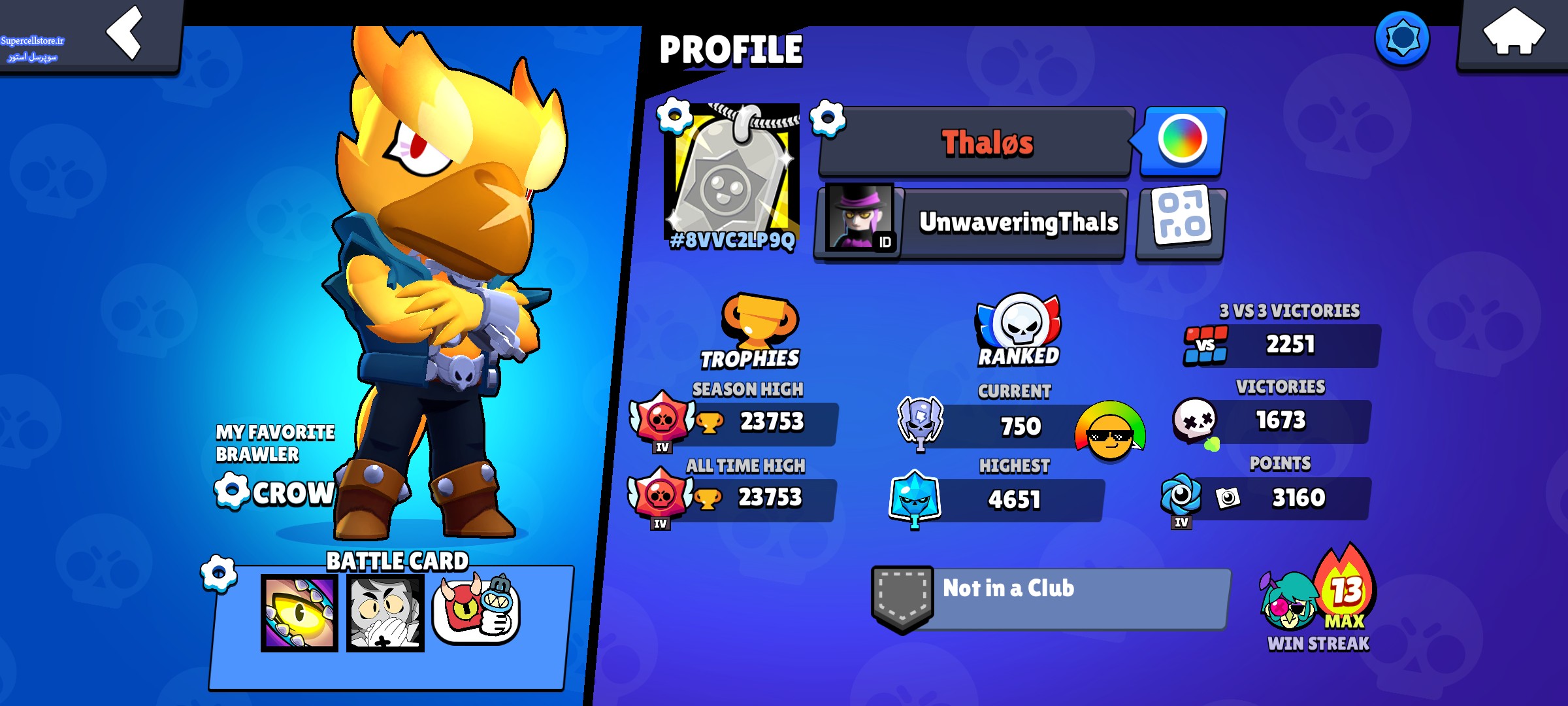The width and height of the screenshot is (1568, 706).
Task: Open the UnwaveringThals Supercell ID button
Action: click(972, 223)
